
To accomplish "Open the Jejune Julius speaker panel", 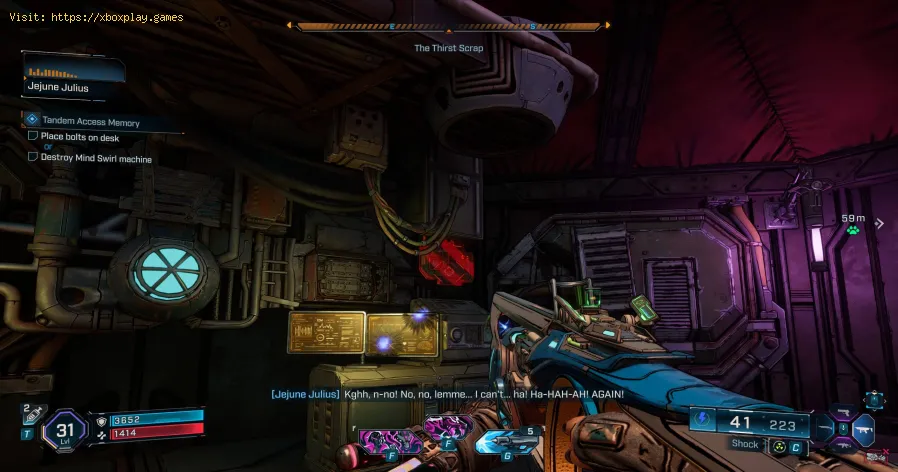I will [x=72, y=78].
